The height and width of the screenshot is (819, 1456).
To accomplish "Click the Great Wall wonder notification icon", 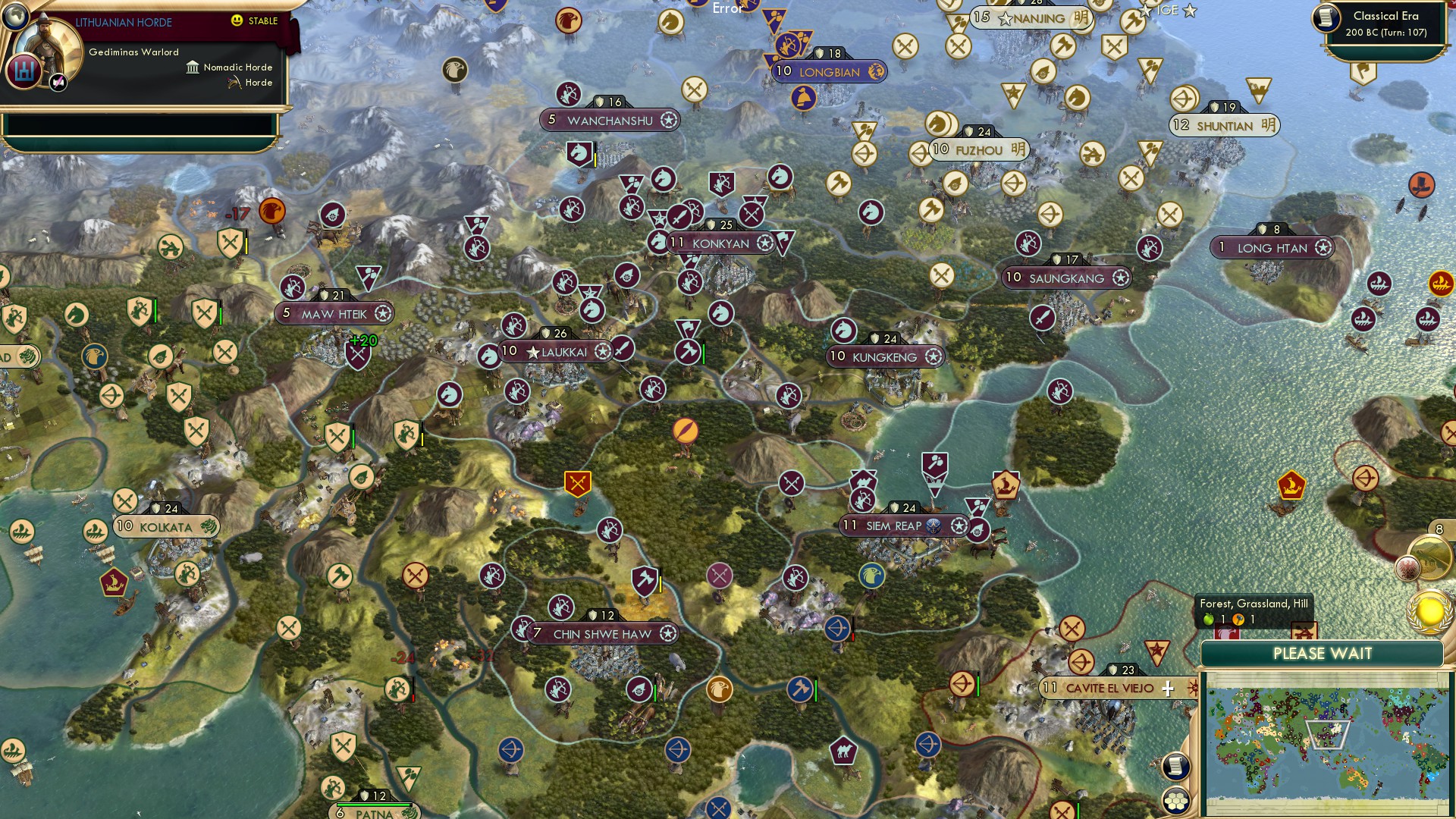I will [x=1429, y=557].
